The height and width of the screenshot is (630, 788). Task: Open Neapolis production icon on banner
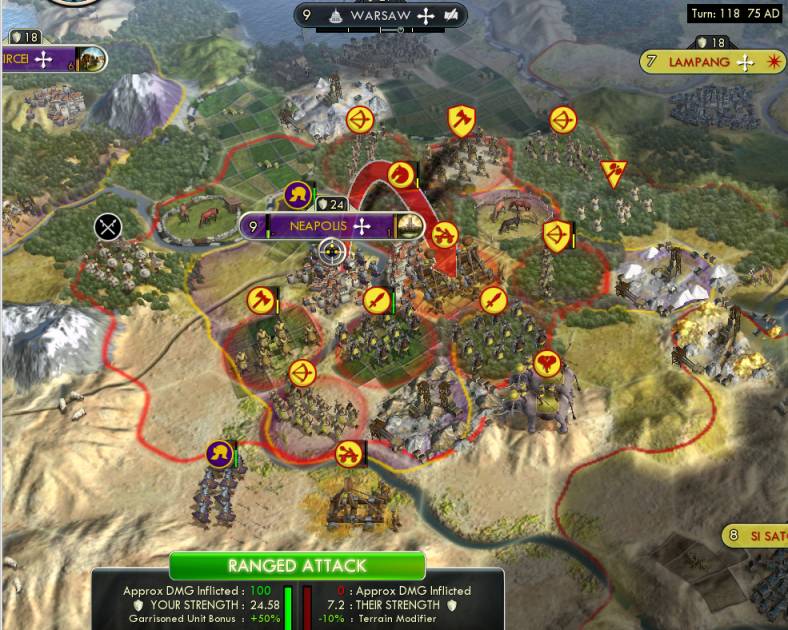pyautogui.click(x=408, y=226)
